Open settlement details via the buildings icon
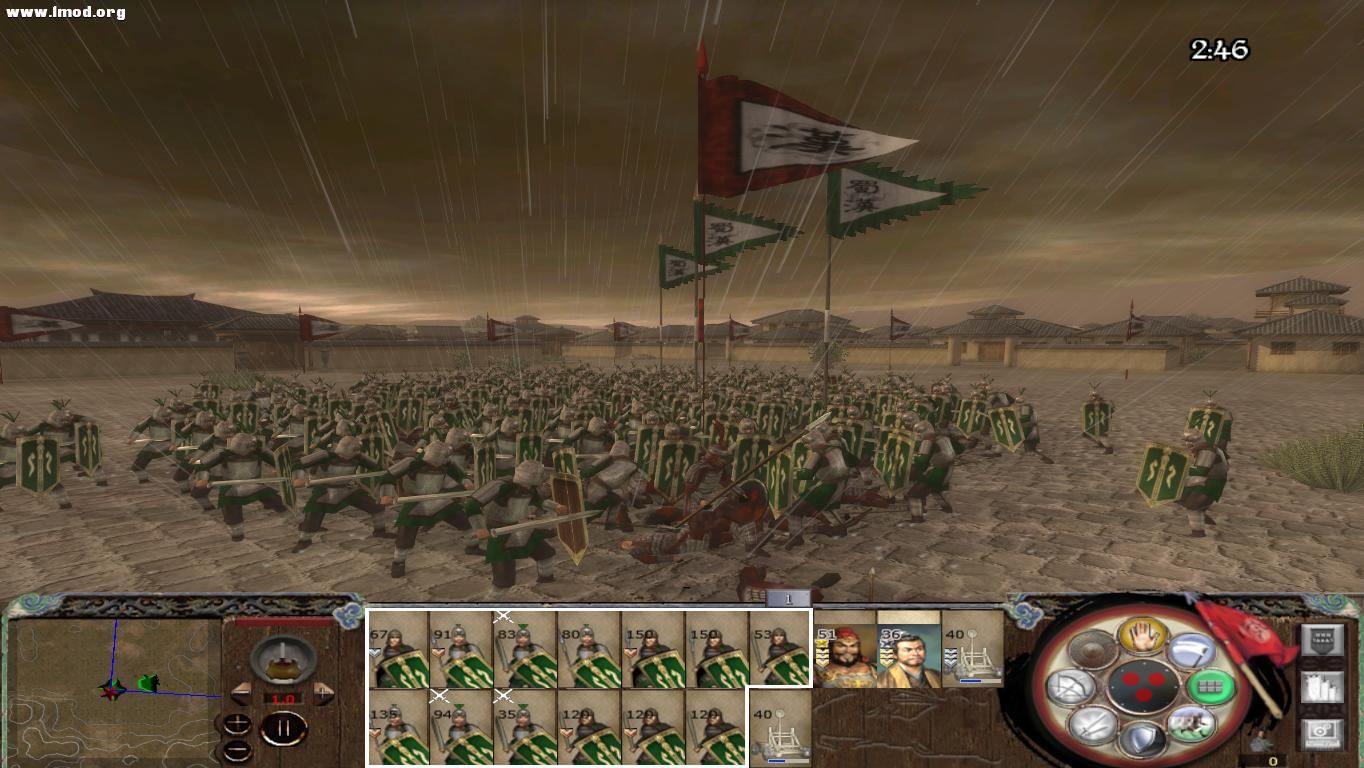The image size is (1364, 768). [x=1322, y=687]
